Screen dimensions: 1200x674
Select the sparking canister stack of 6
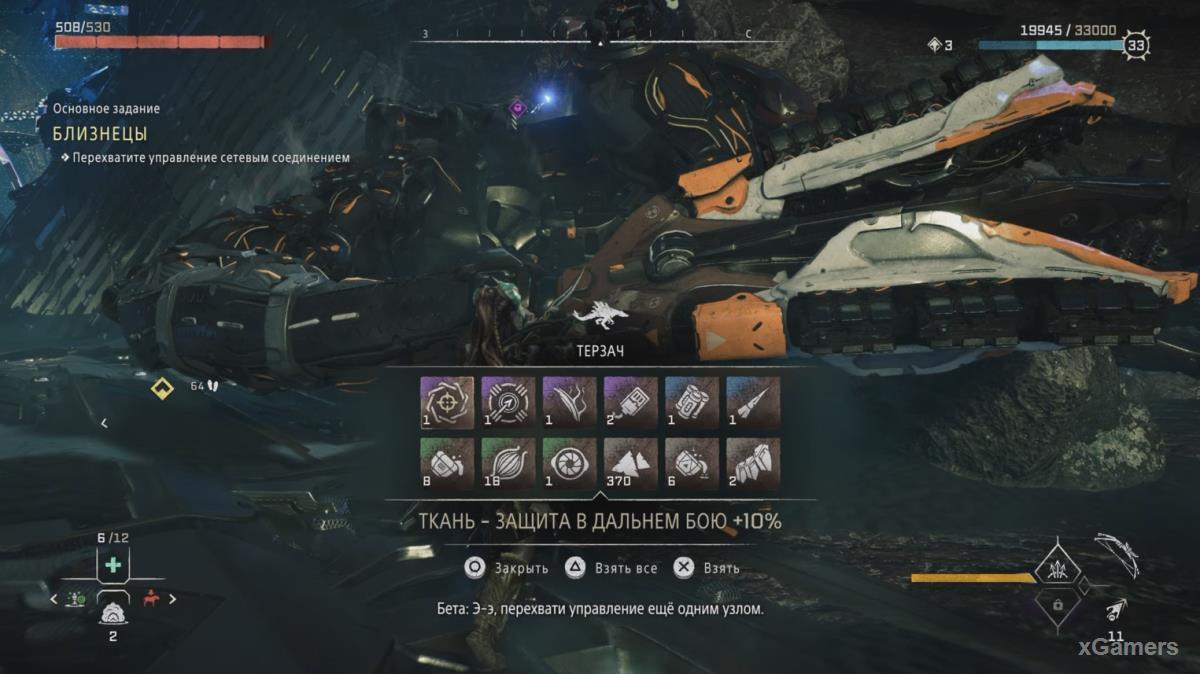[x=692, y=462]
